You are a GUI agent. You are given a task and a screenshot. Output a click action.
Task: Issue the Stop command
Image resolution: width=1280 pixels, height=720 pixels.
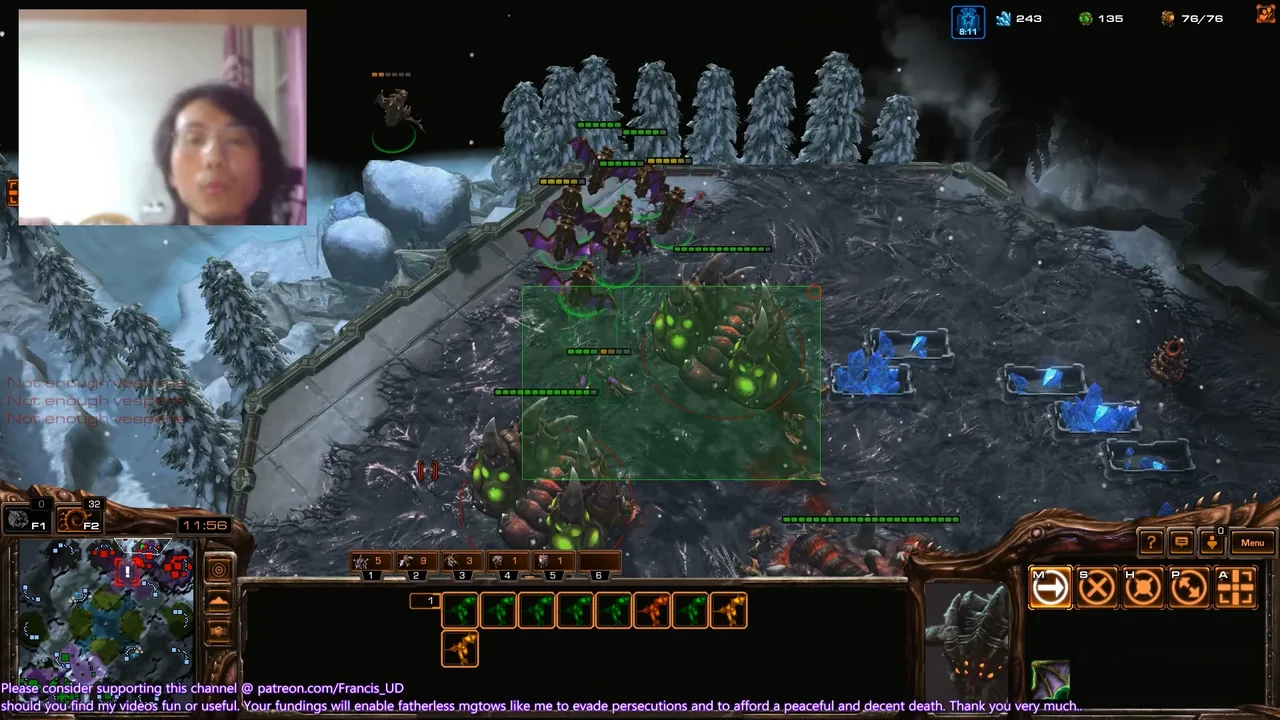tap(1097, 588)
